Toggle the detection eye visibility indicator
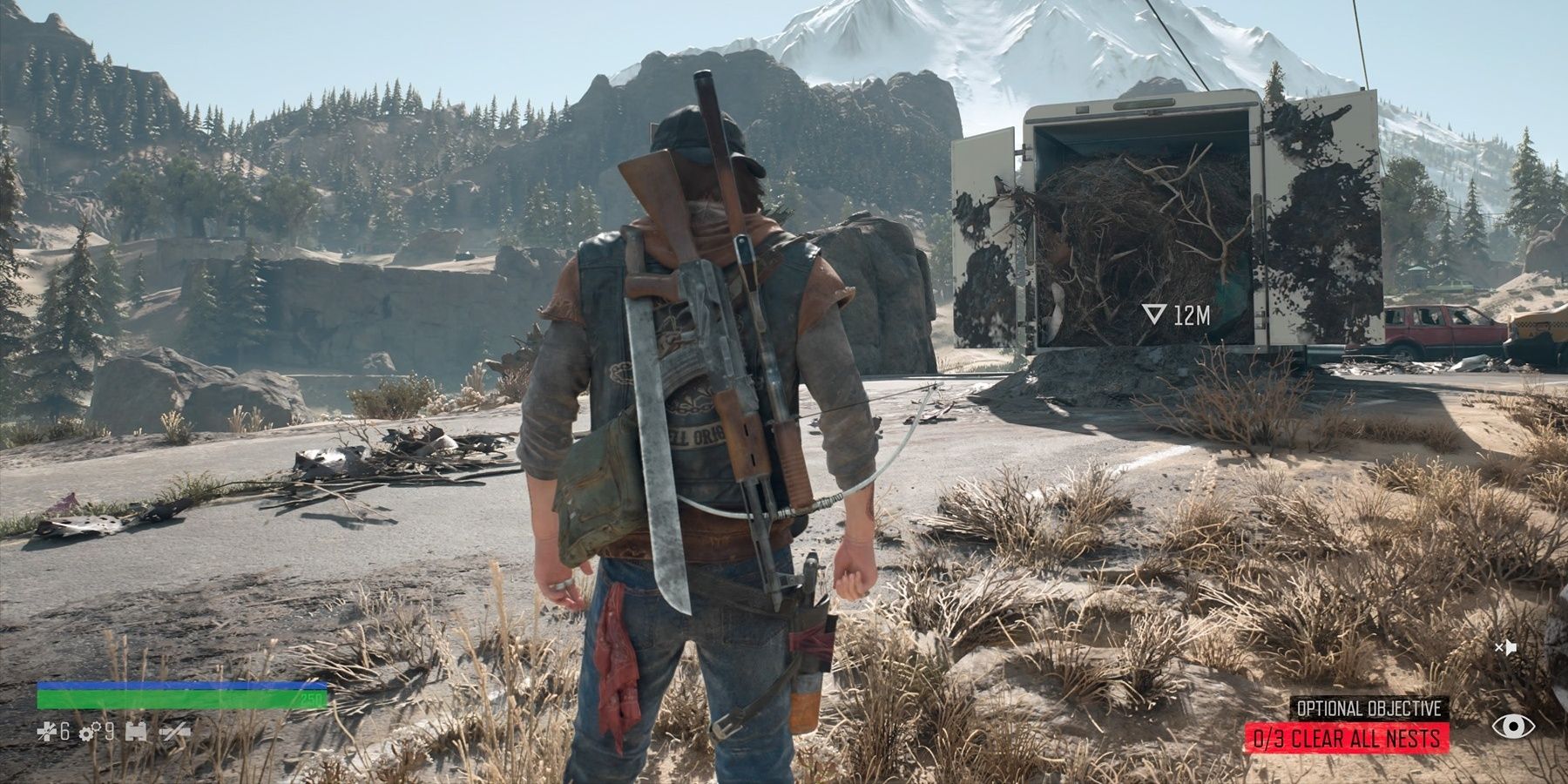 coord(1512,727)
